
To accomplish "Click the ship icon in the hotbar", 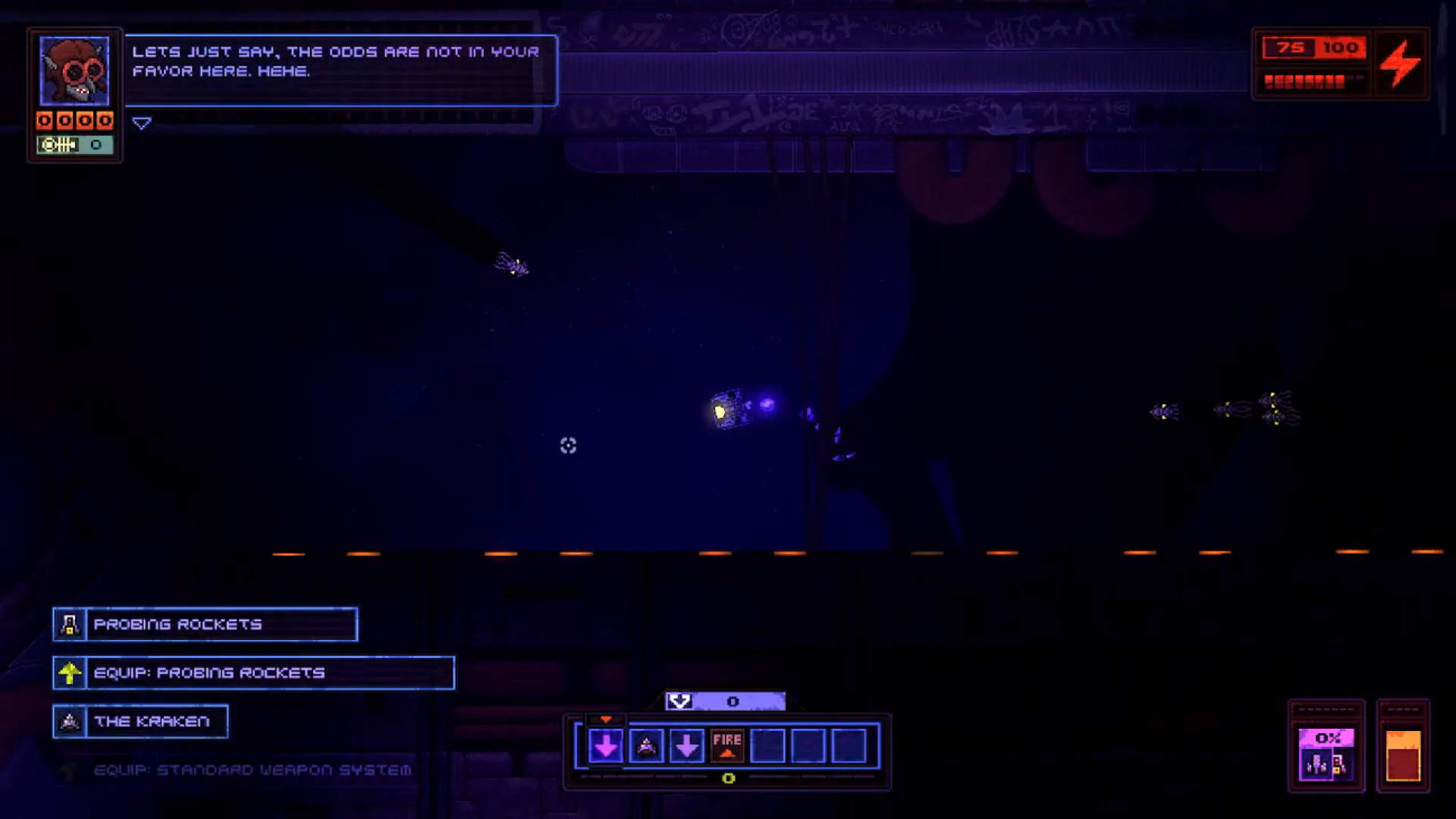I will pyautogui.click(x=645, y=747).
